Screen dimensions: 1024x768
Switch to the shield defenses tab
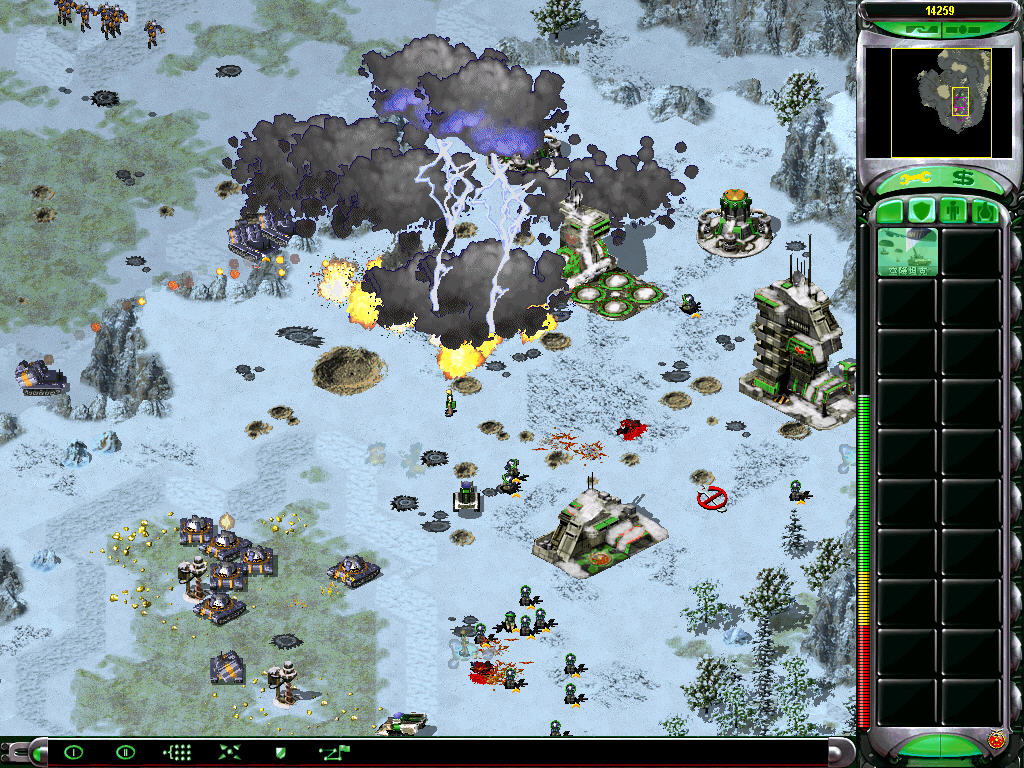click(921, 211)
